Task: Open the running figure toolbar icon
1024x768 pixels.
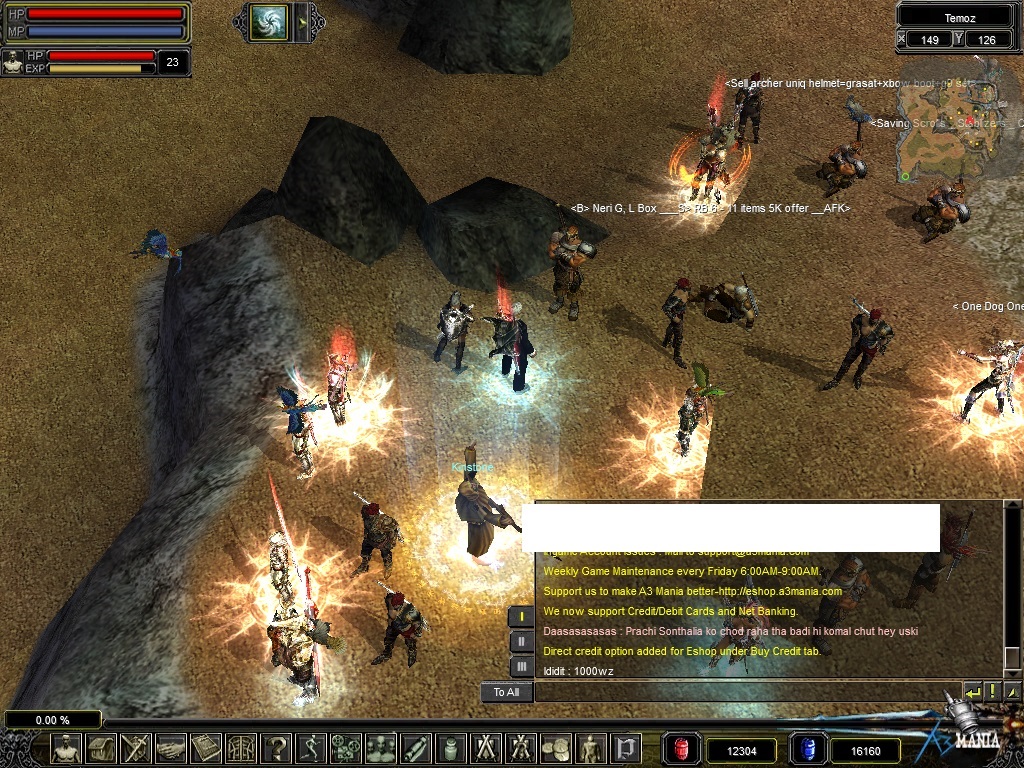Action: tap(311, 747)
